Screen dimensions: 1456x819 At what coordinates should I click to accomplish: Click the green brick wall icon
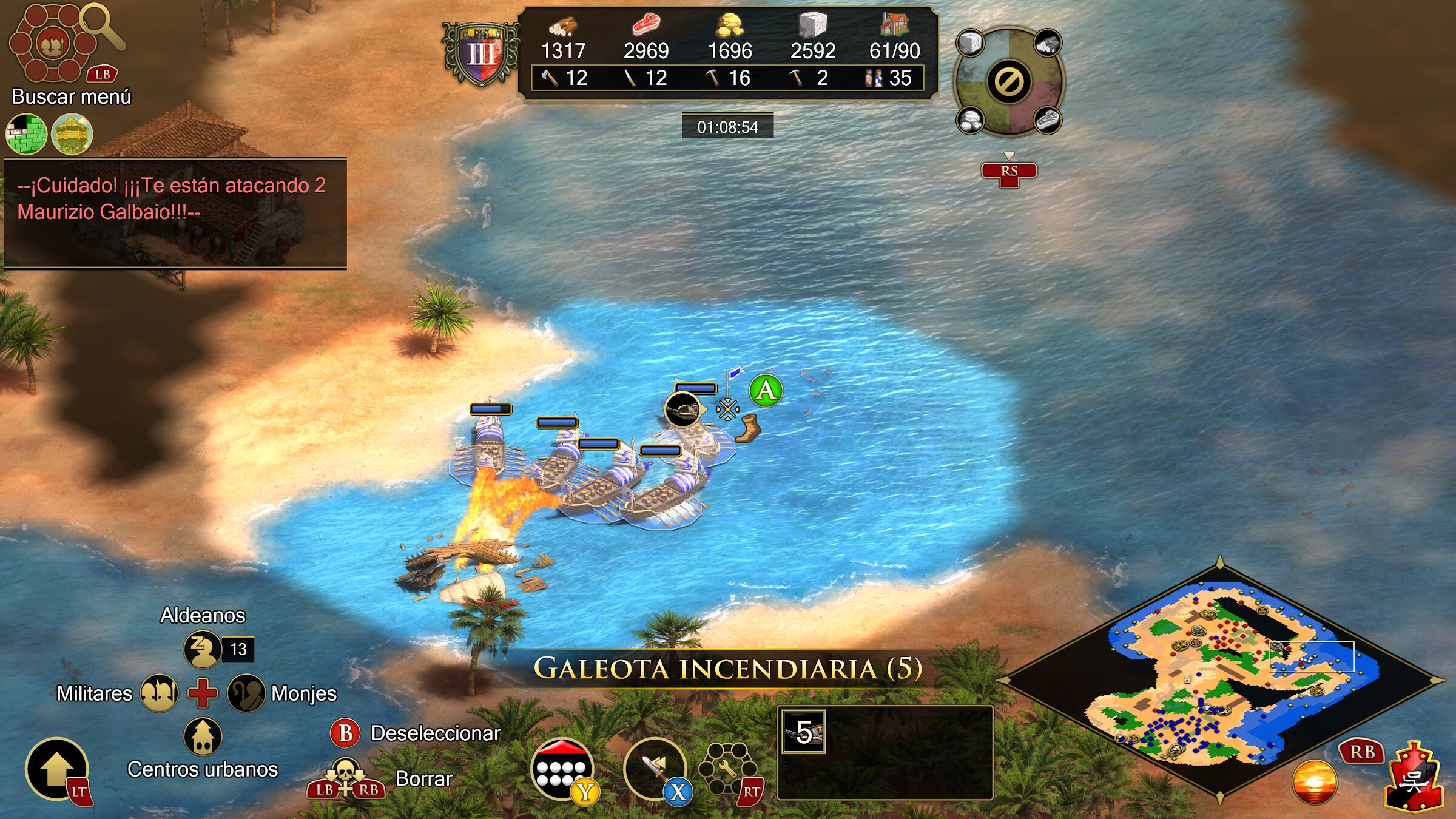[x=26, y=134]
